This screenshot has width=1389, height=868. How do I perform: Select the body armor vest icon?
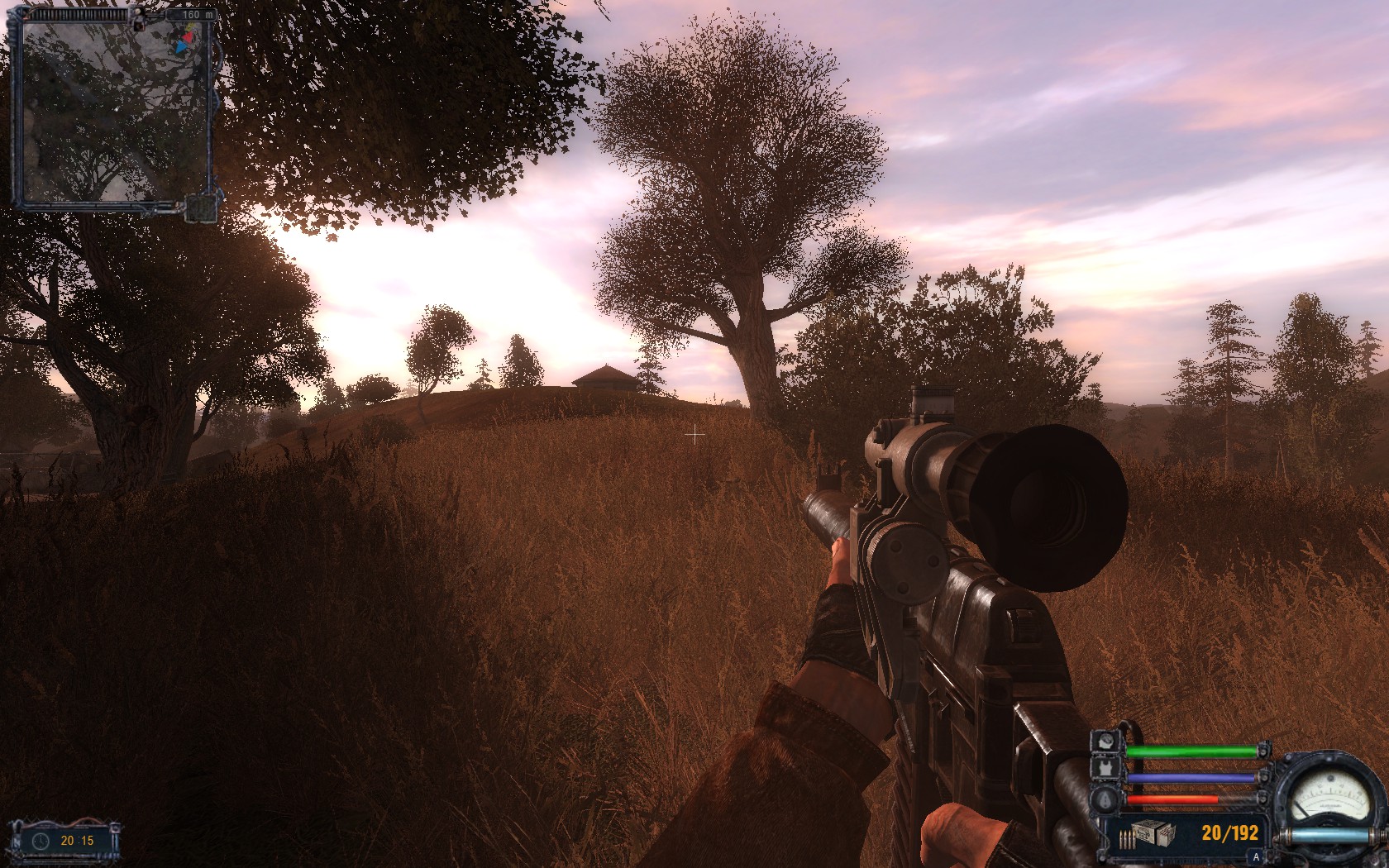pos(1105,770)
